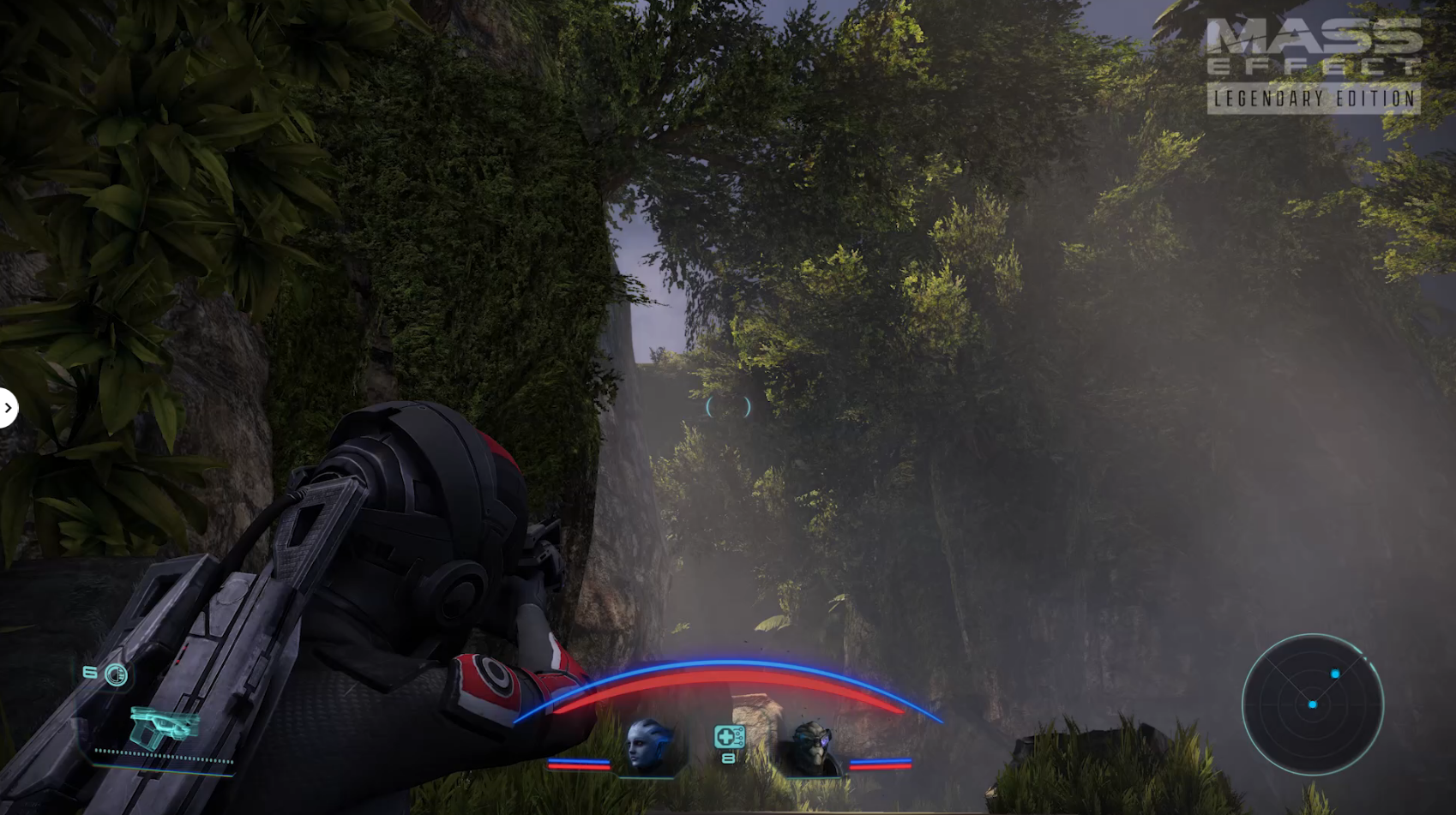Expand the side panel arrow
The height and width of the screenshot is (815, 1456).
(8, 408)
